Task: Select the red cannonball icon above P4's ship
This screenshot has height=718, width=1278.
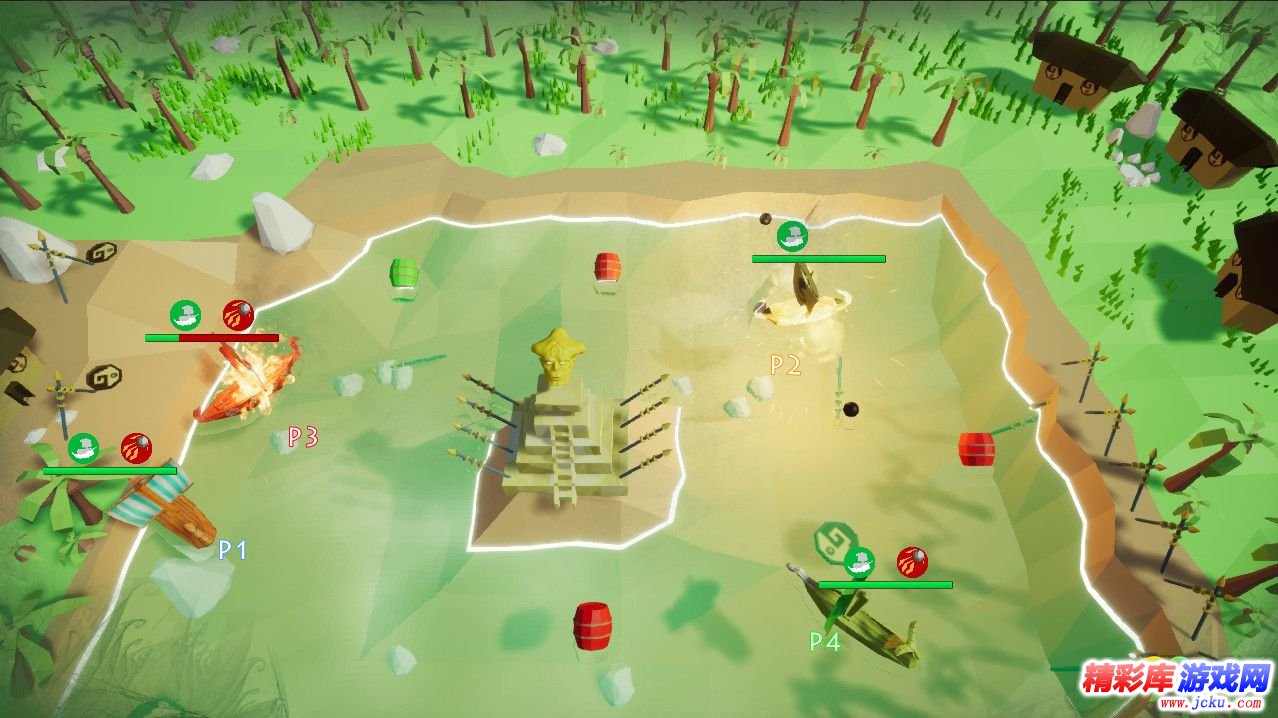Action: pos(911,562)
